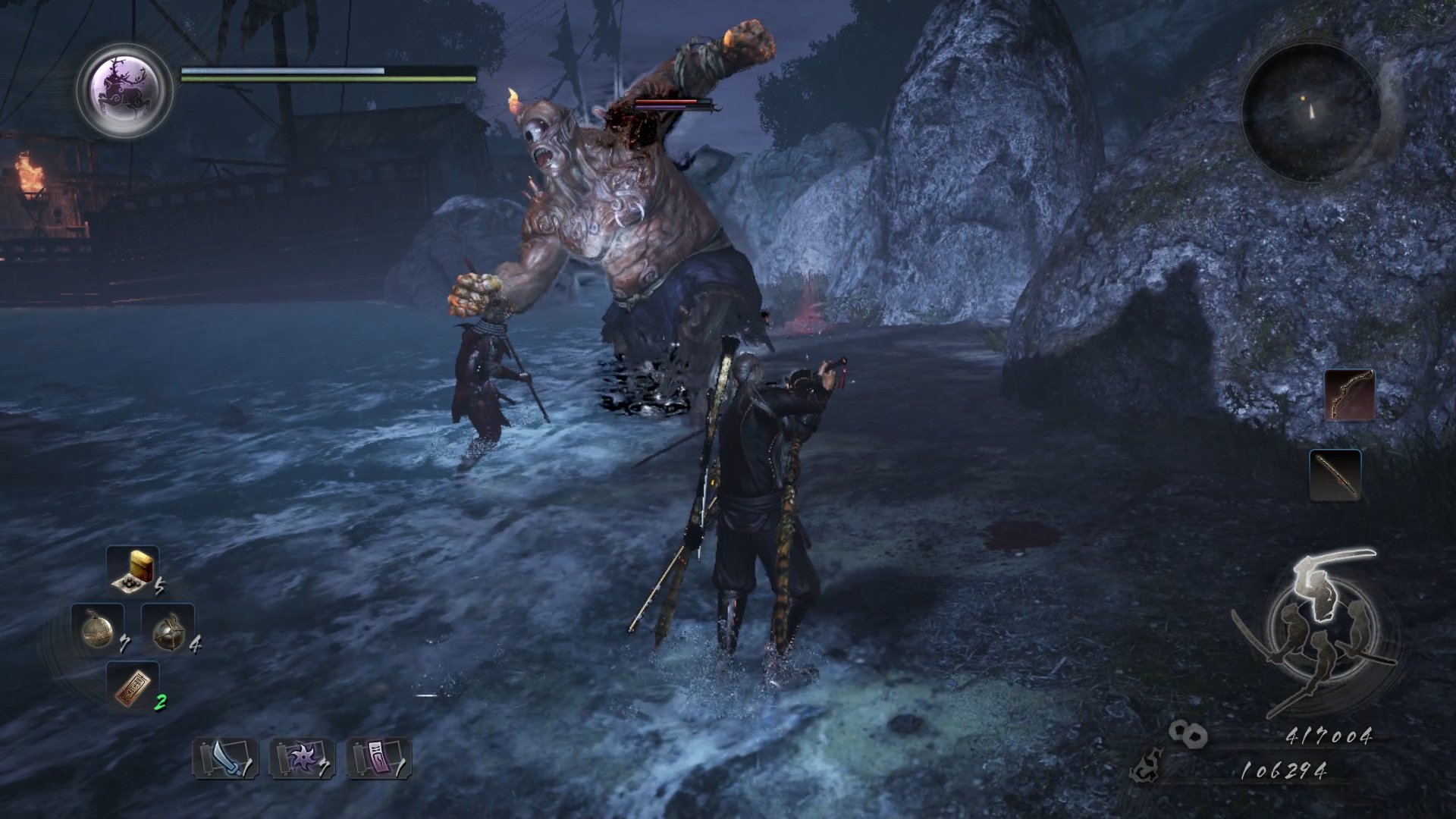1456x819 pixels.
Task: Activate the purple shuriken scroll slot
Action: [x=302, y=758]
